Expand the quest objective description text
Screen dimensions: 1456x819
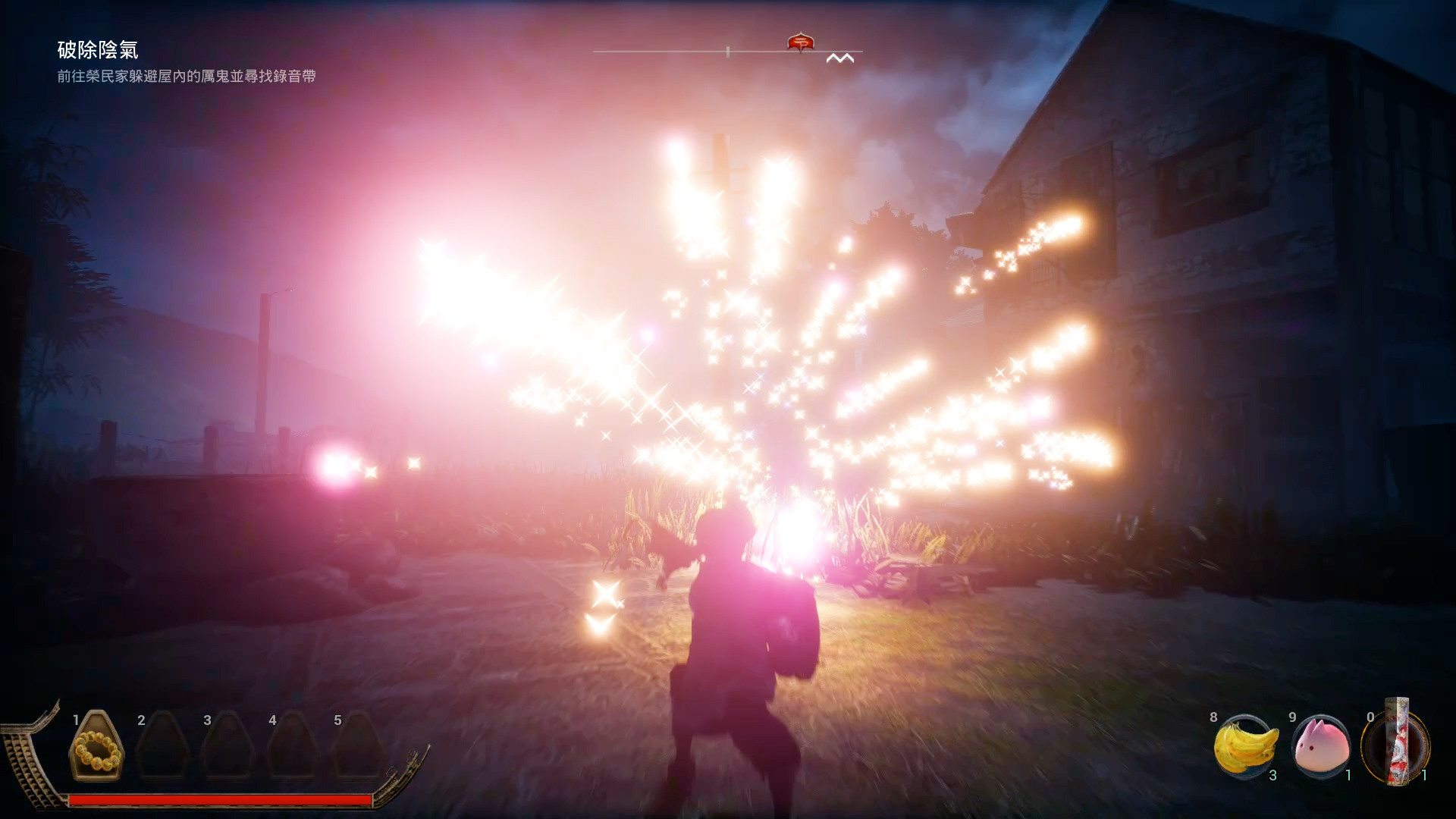(187, 77)
